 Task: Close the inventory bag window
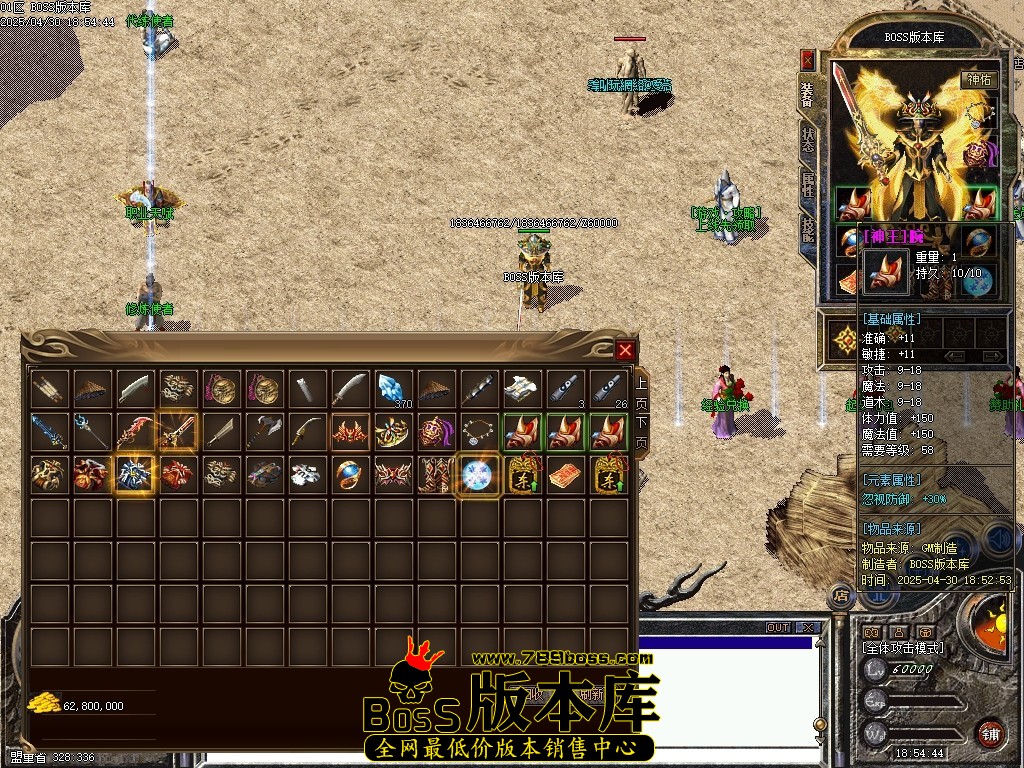(x=625, y=350)
